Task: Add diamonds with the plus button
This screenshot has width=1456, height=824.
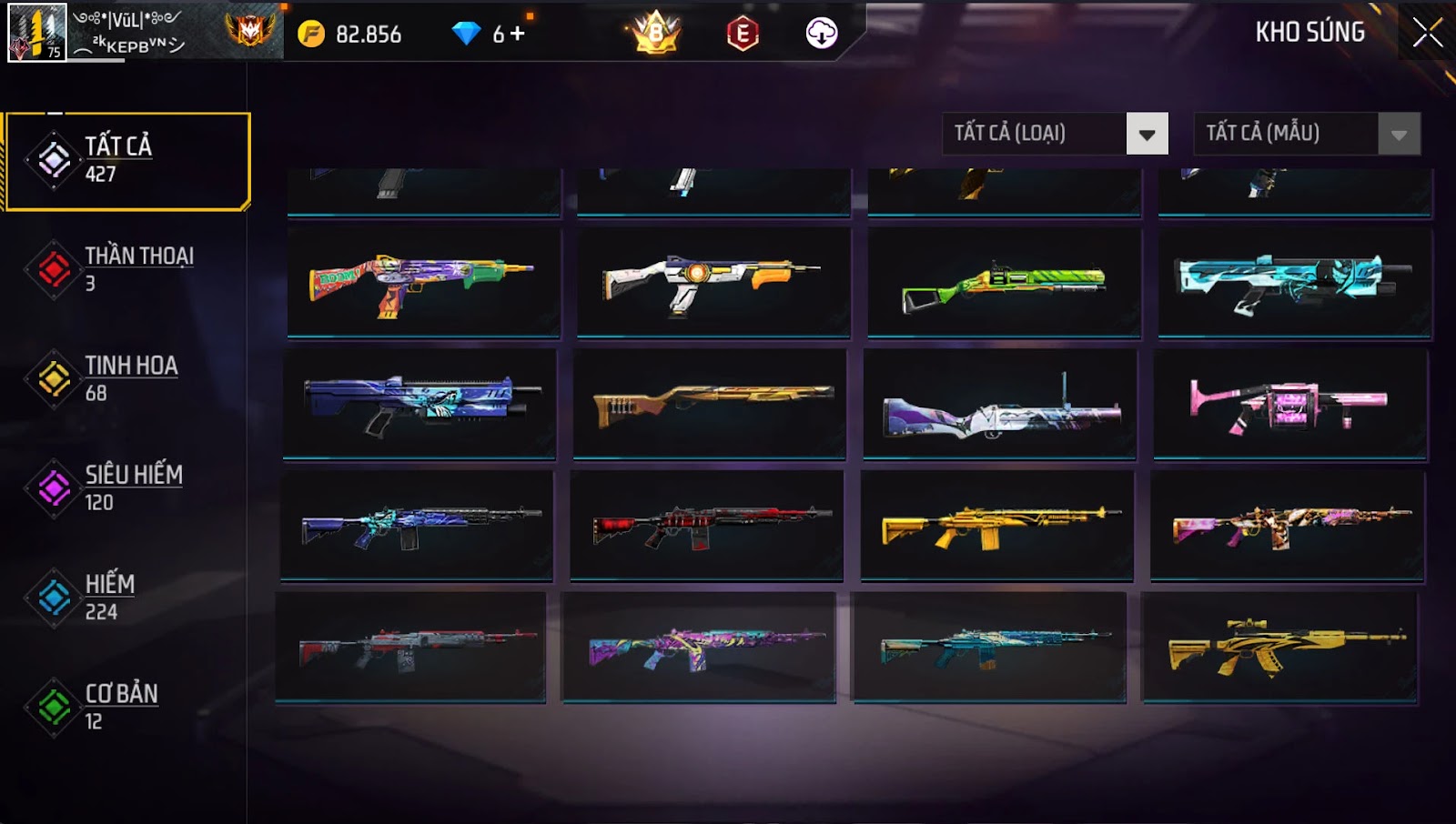Action: [x=518, y=34]
